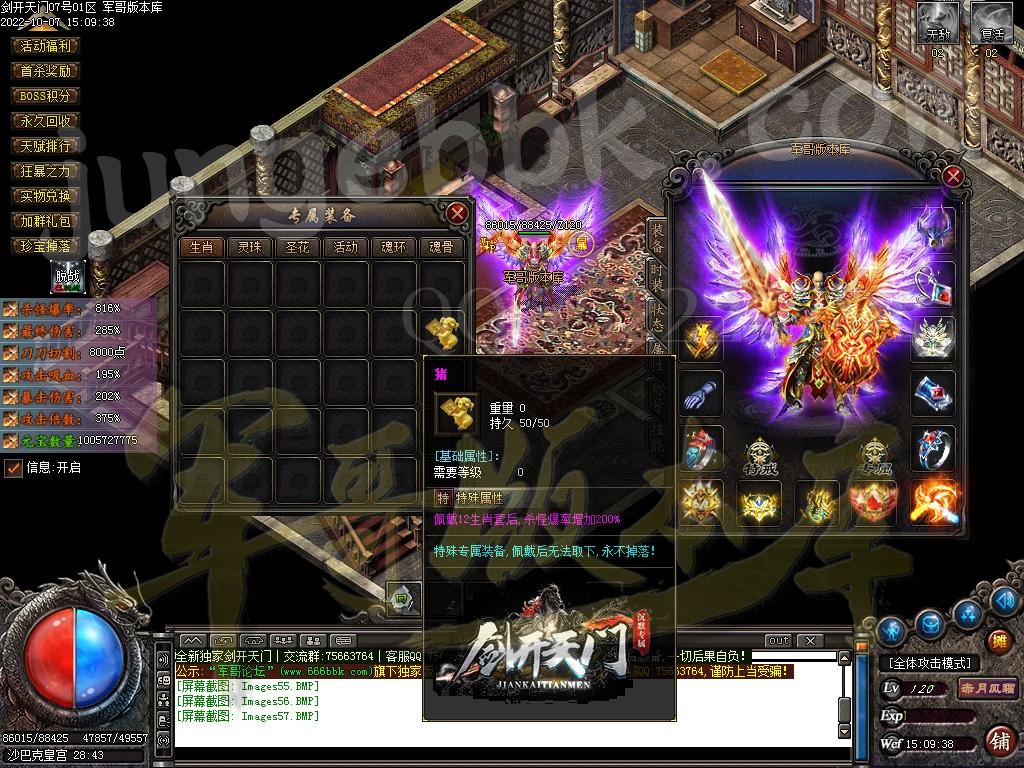
Task: Open the 天赋排行 ranking
Action: pos(45,146)
